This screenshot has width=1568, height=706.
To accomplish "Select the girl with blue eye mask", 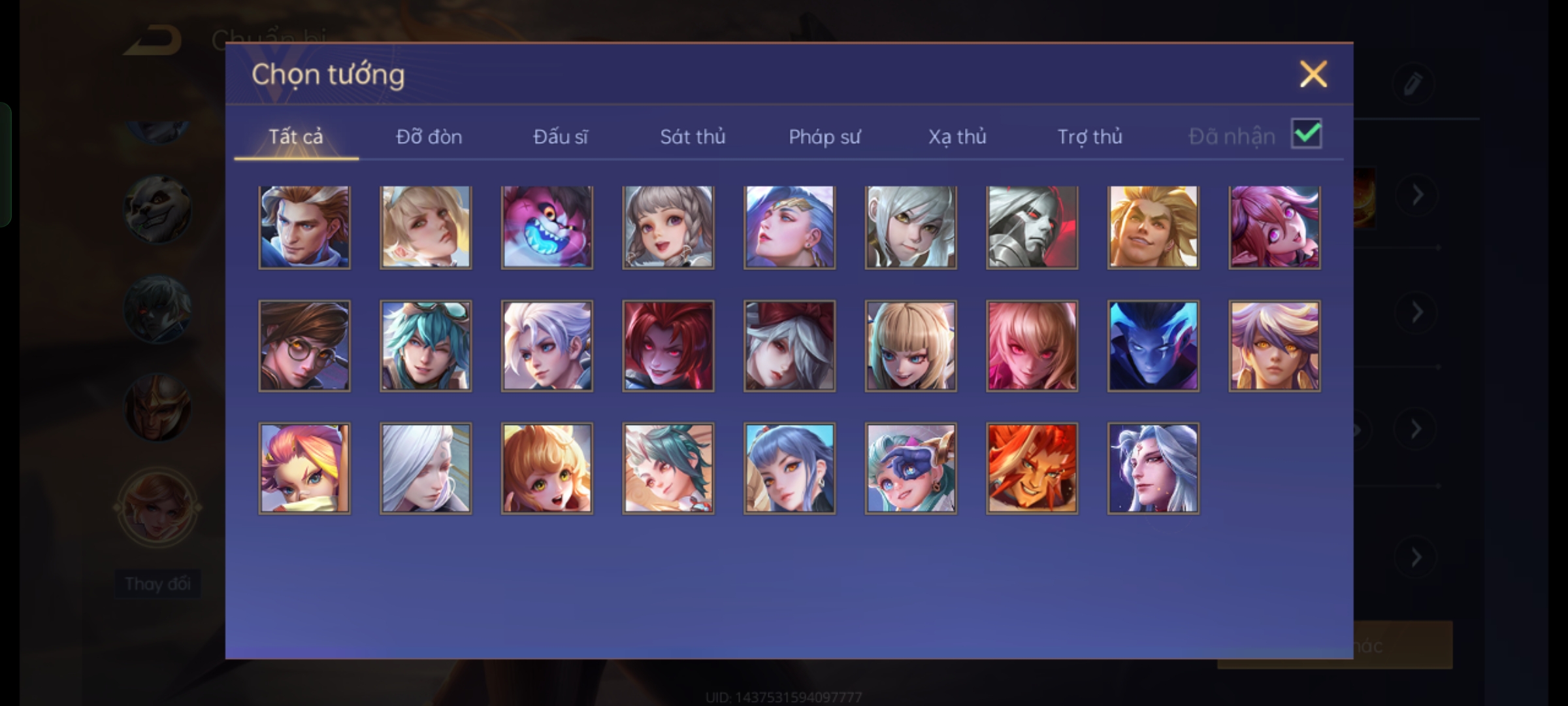I will pos(911,468).
